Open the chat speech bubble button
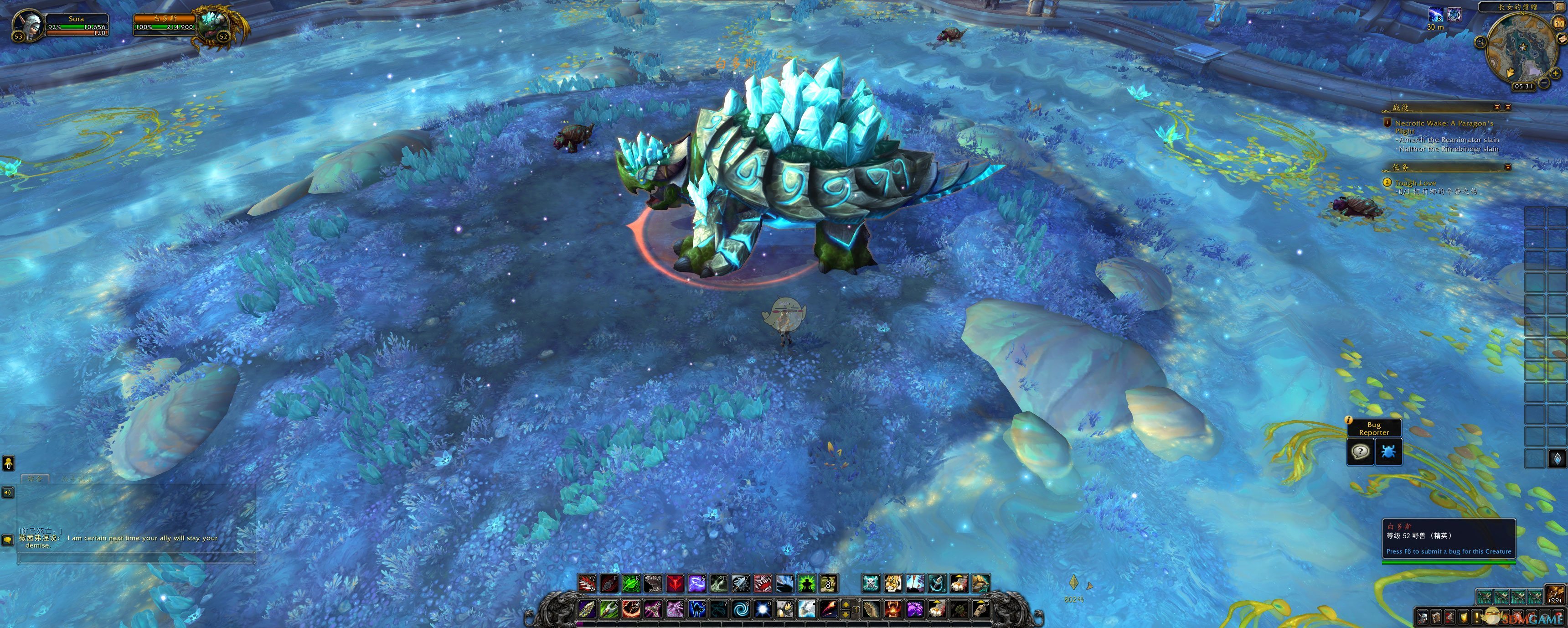The image size is (1568, 628). [8, 540]
